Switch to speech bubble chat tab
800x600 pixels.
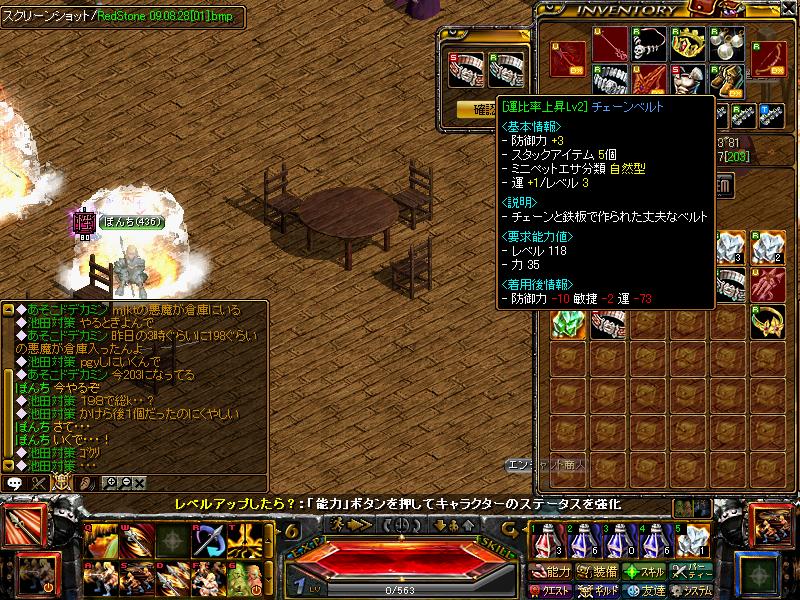[15, 482]
